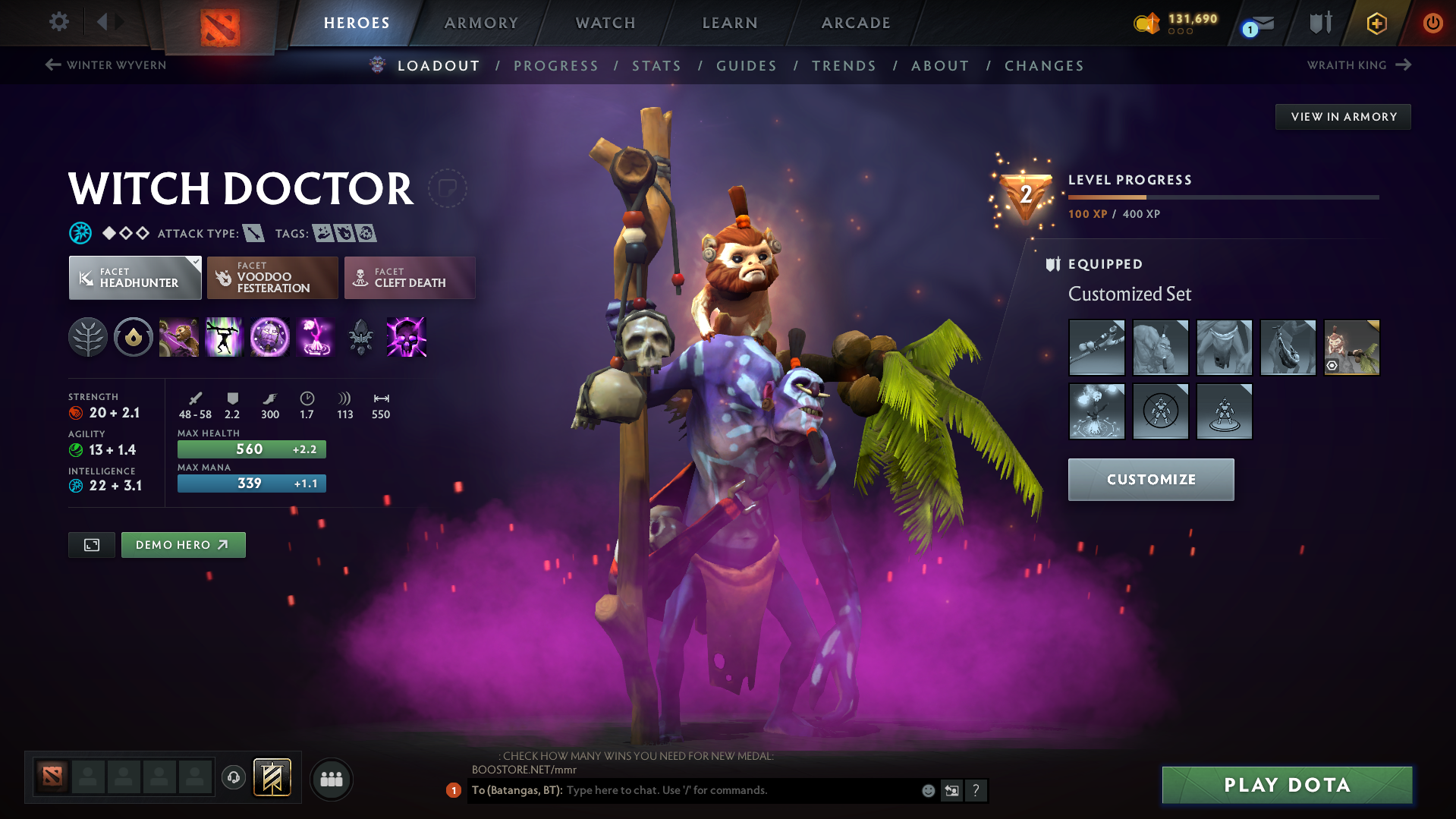The image size is (1456, 819).
Task: Click the CUSTOMIZE button under equipped set
Action: point(1150,480)
